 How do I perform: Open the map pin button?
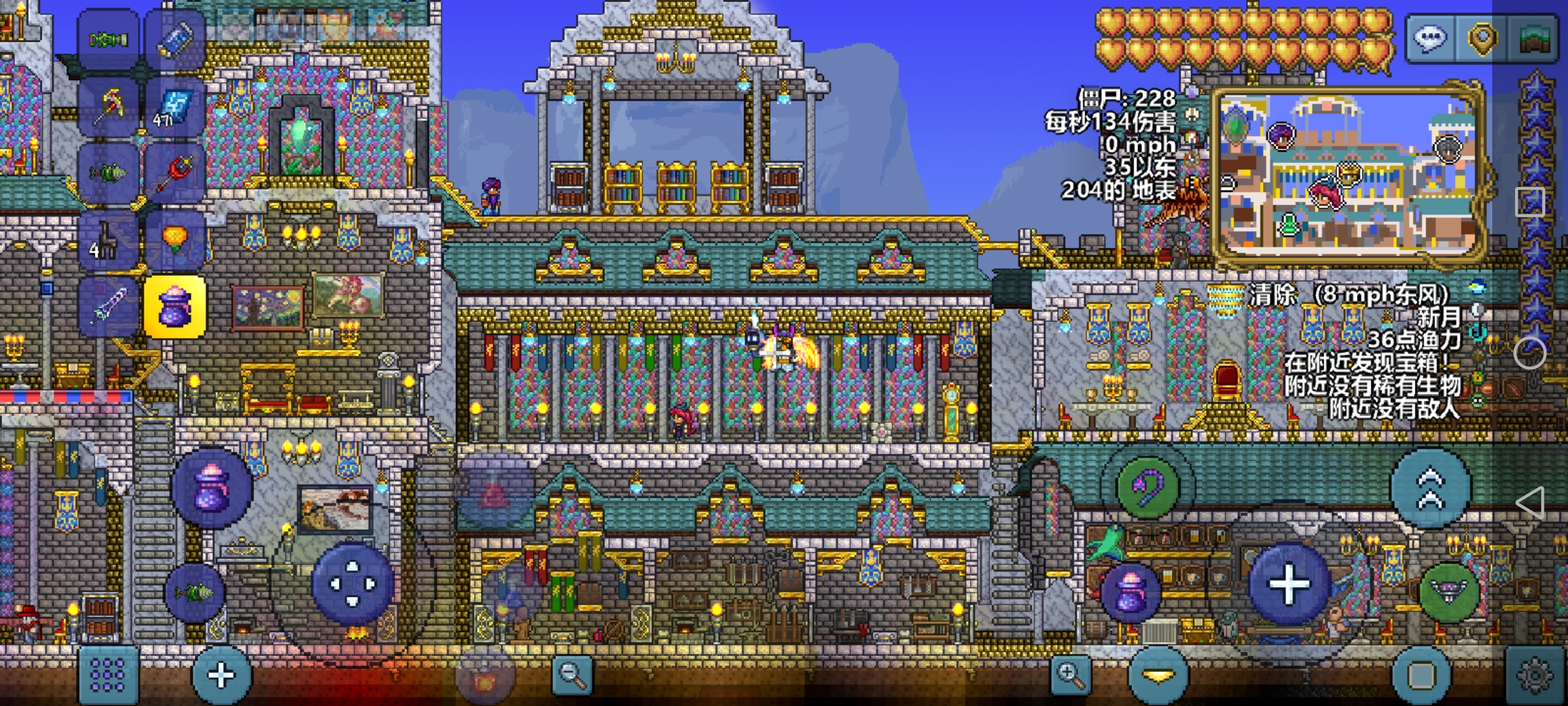pos(1482,39)
